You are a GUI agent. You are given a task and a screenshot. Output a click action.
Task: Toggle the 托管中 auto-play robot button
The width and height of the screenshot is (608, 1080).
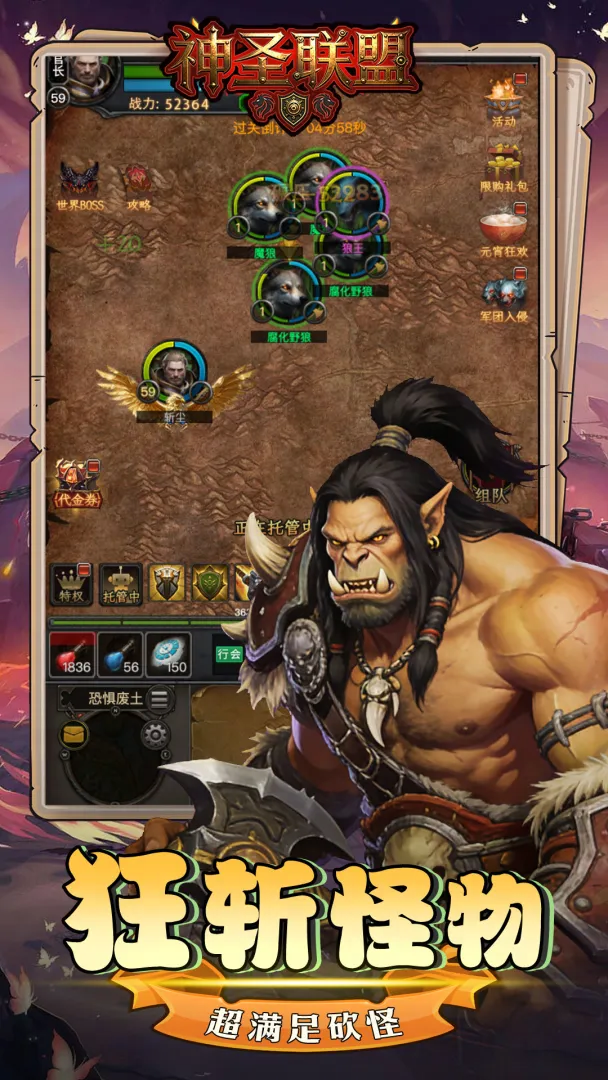[120, 585]
